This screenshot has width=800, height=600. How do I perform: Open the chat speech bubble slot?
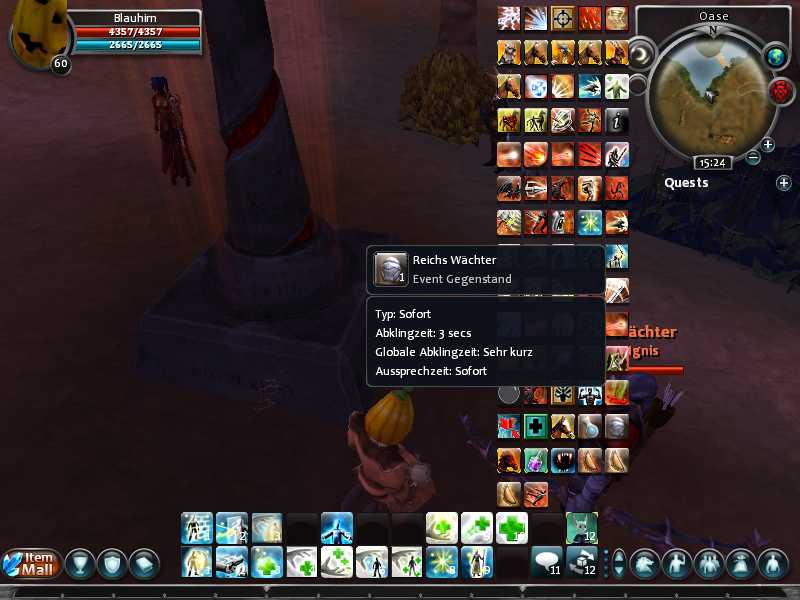(546, 561)
